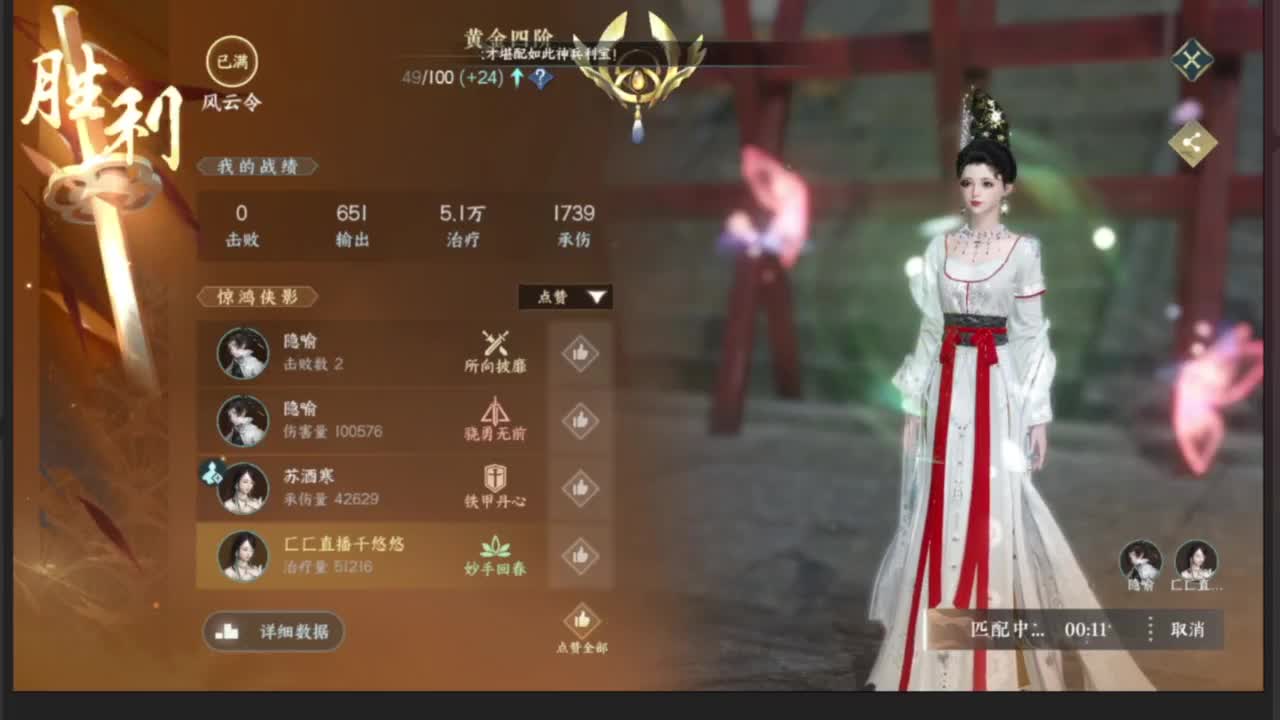Image resolution: width=1280 pixels, height=720 pixels.
Task: Open the question mark help icon near 49/100
Action: [538, 76]
